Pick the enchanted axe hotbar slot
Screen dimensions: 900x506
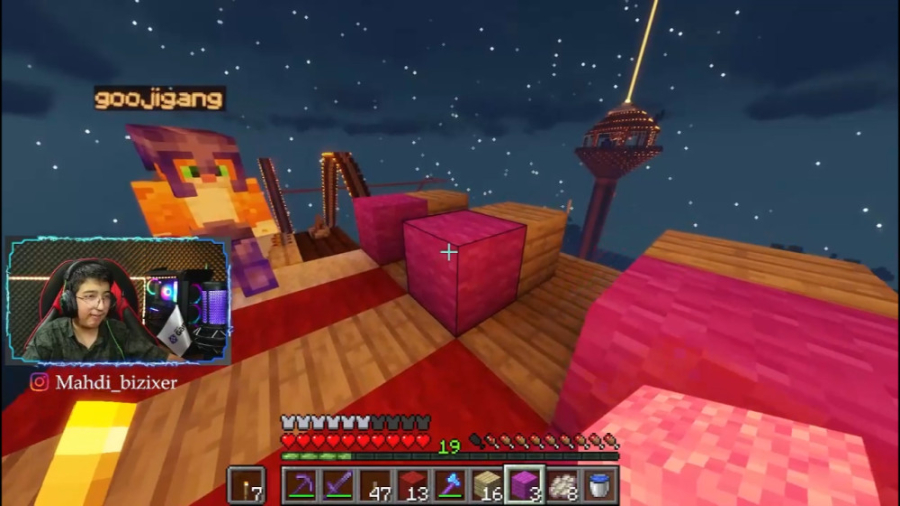449,485
